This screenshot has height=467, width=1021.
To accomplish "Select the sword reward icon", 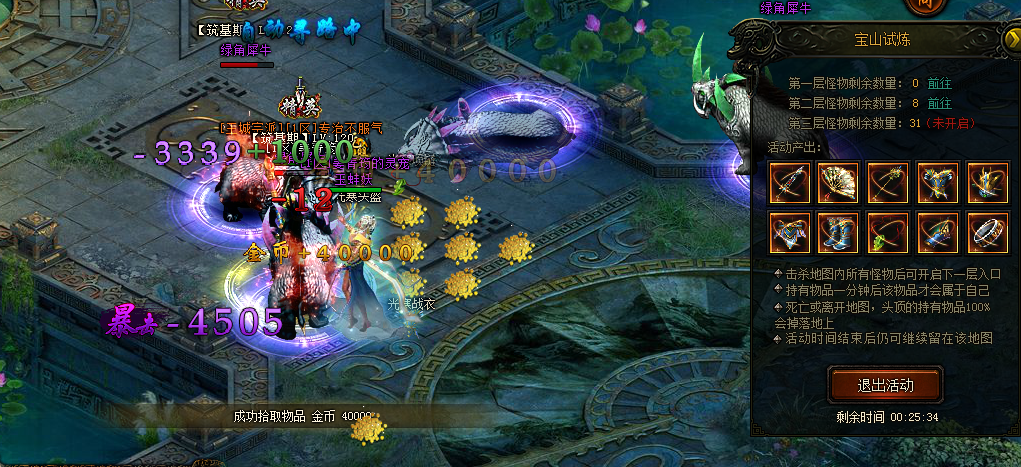I will pyautogui.click(x=790, y=182).
